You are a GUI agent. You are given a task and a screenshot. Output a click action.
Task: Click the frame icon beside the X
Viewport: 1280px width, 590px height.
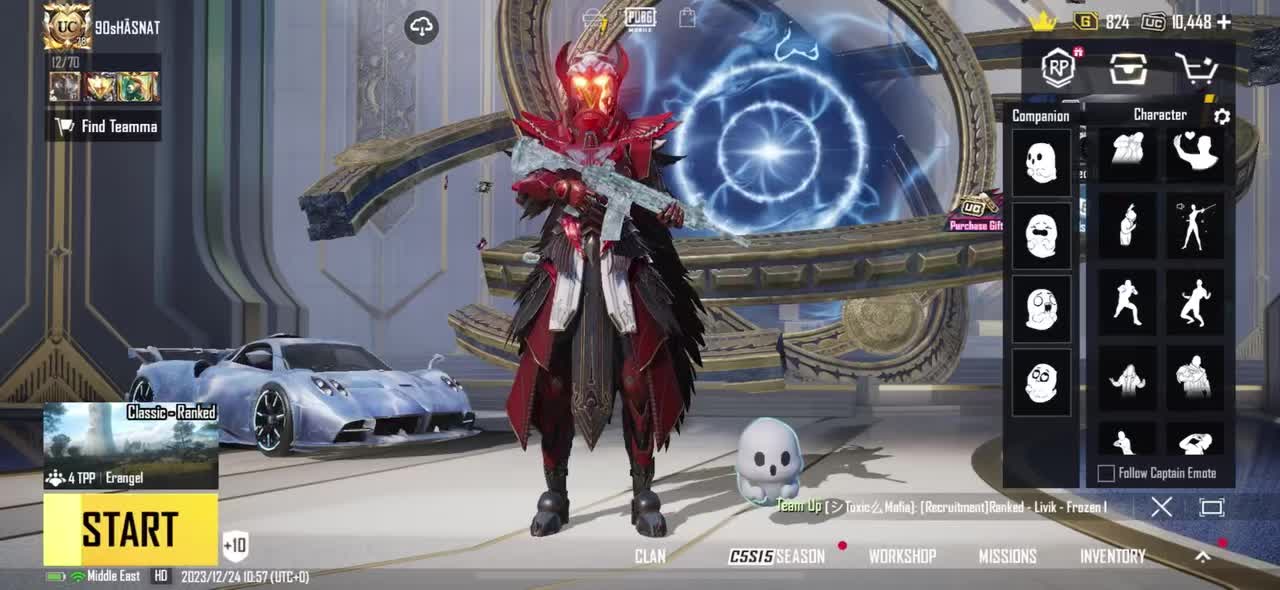click(1212, 507)
